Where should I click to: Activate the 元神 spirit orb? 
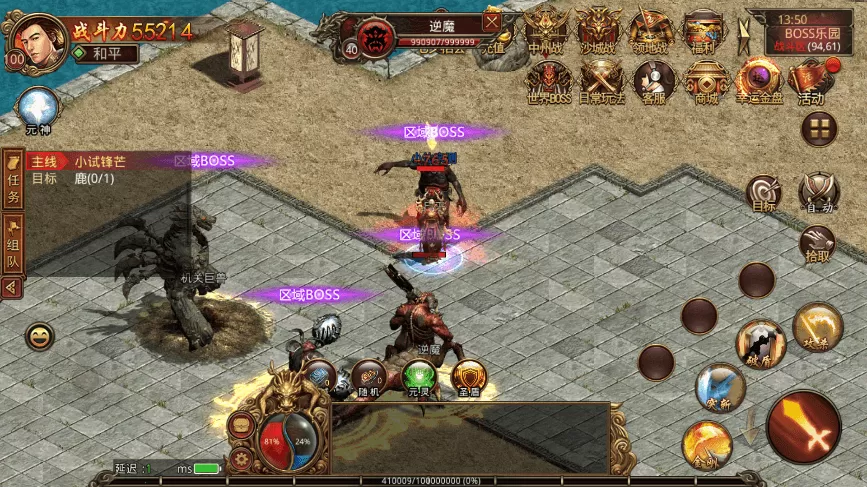tap(38, 108)
